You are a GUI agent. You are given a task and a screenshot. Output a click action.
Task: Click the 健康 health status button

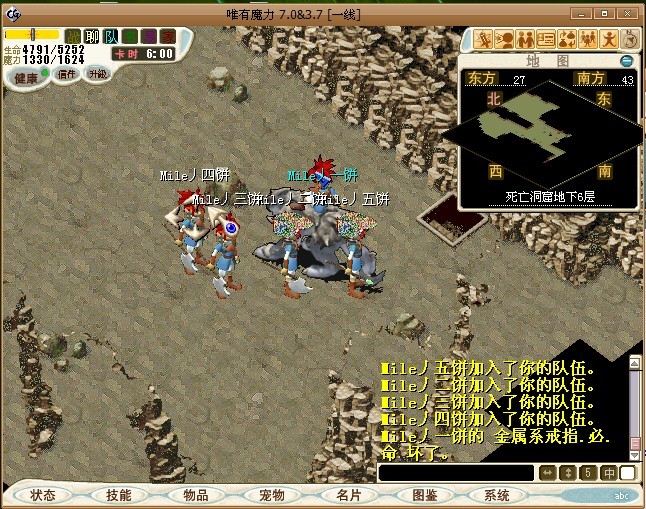[x=26, y=77]
